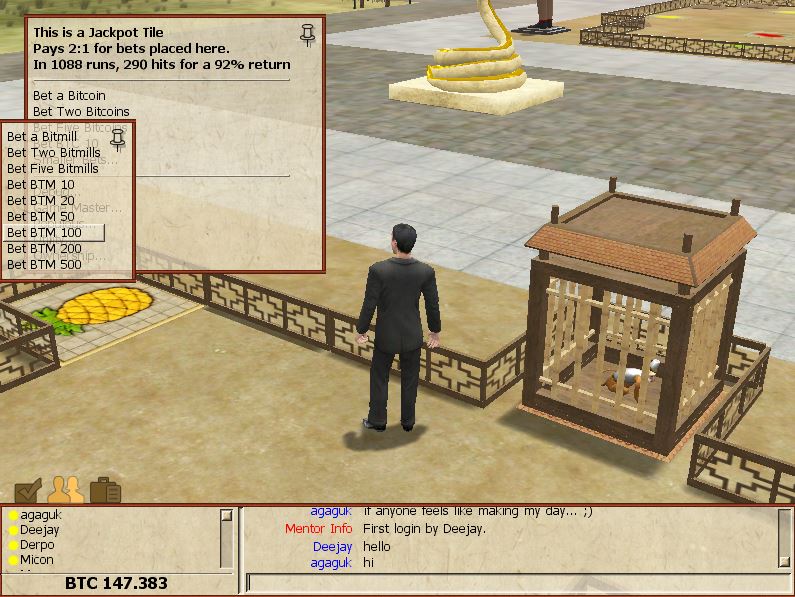Screen dimensions: 795x597
Task: Place a BTM 10 bet
Action: 41,184
